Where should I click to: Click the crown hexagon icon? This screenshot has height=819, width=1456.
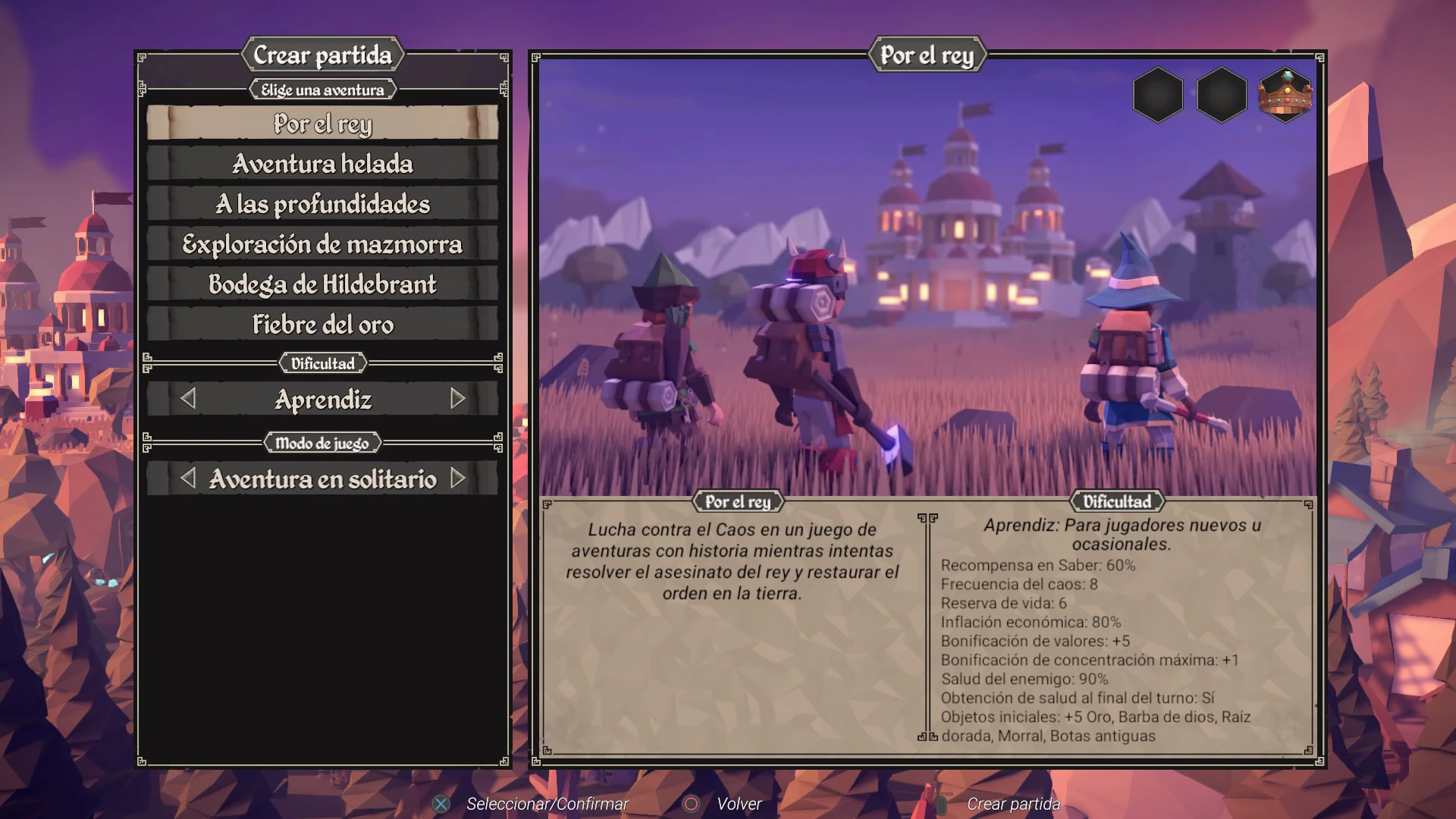click(1285, 95)
